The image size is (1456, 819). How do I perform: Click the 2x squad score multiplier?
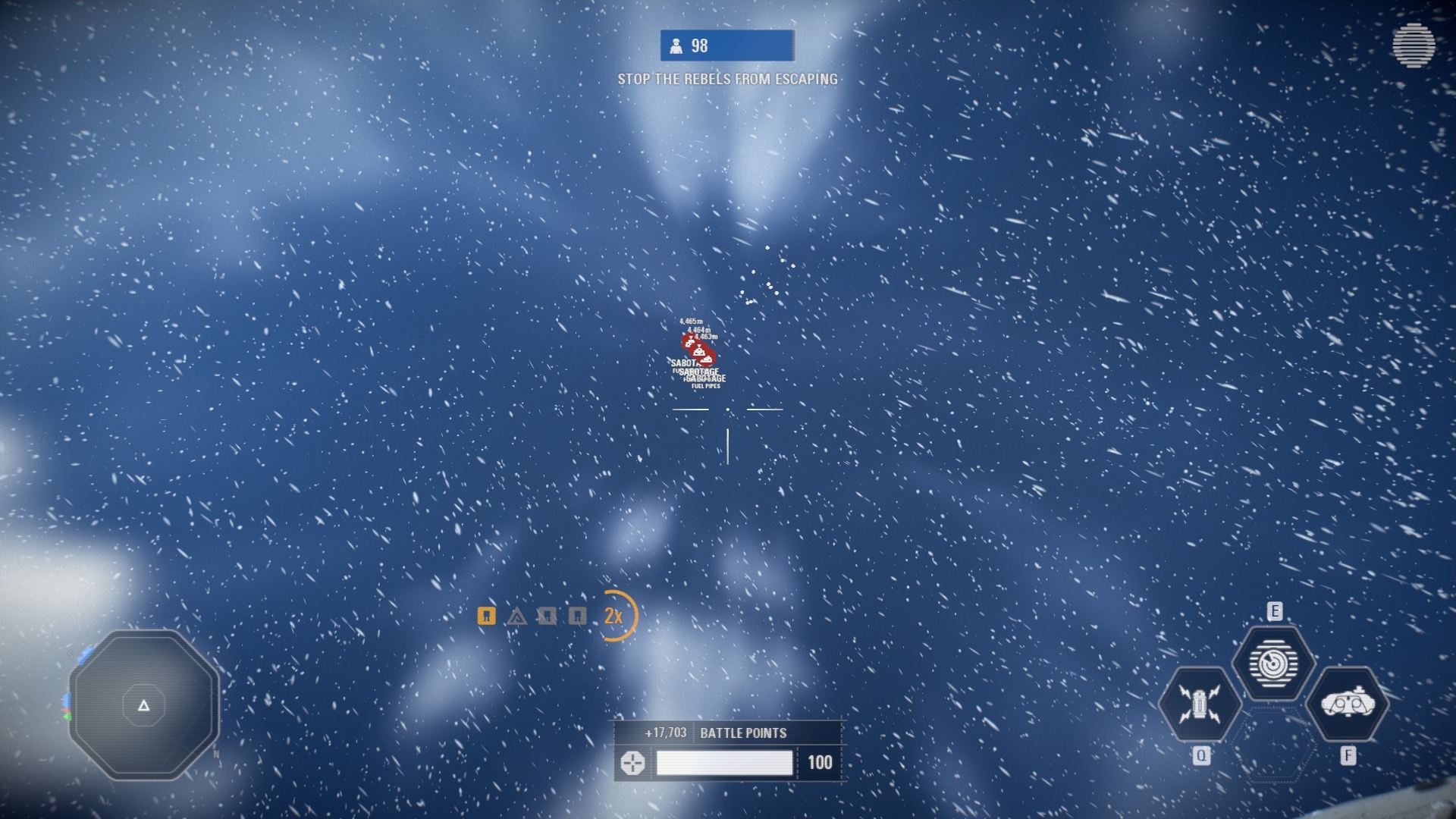[x=614, y=616]
